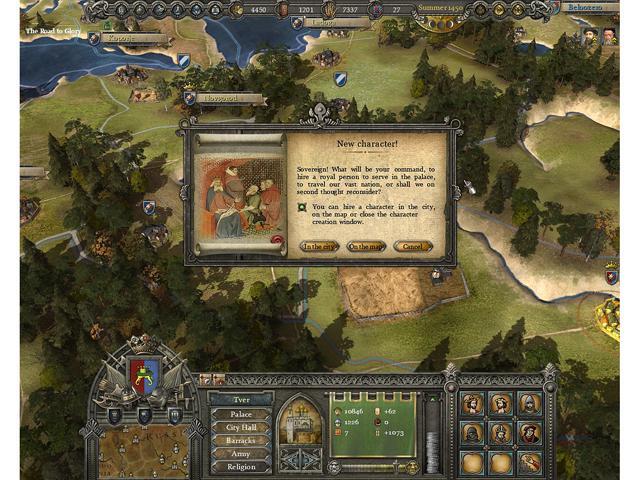The image size is (640, 480).
Task: Open the Religion section
Action: tap(240, 466)
